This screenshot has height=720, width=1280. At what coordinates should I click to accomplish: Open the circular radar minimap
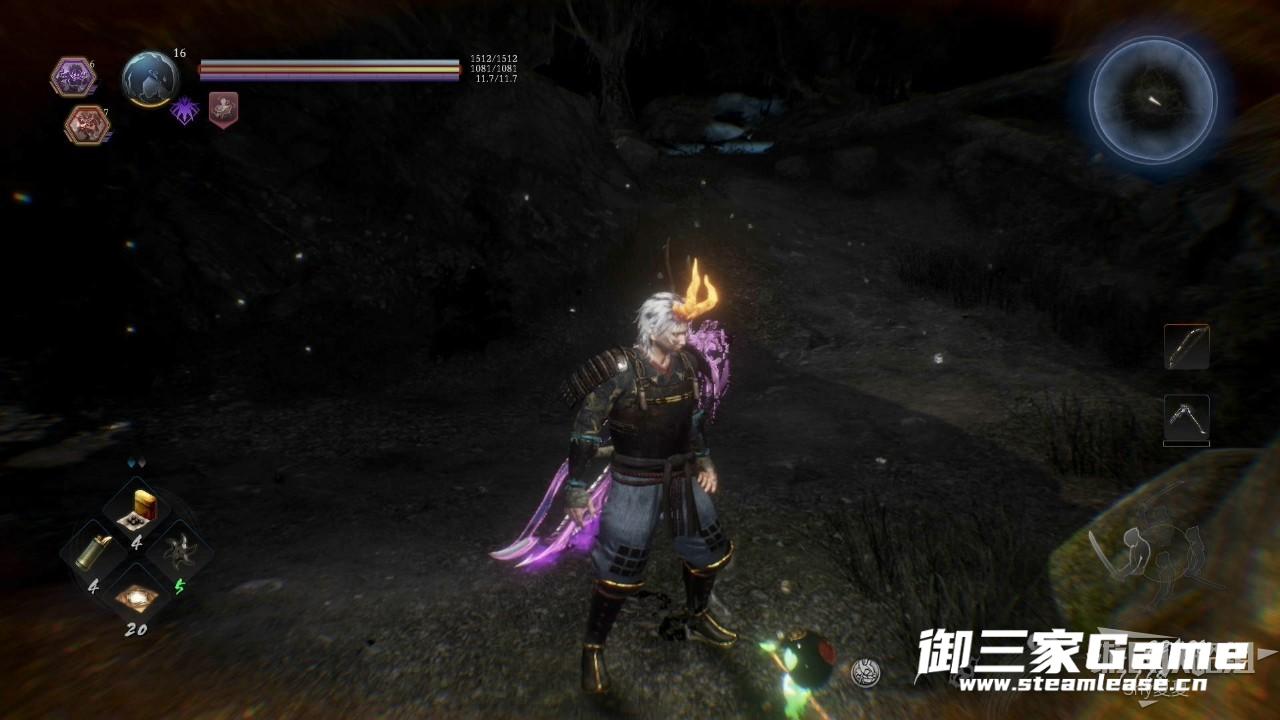tap(1152, 99)
